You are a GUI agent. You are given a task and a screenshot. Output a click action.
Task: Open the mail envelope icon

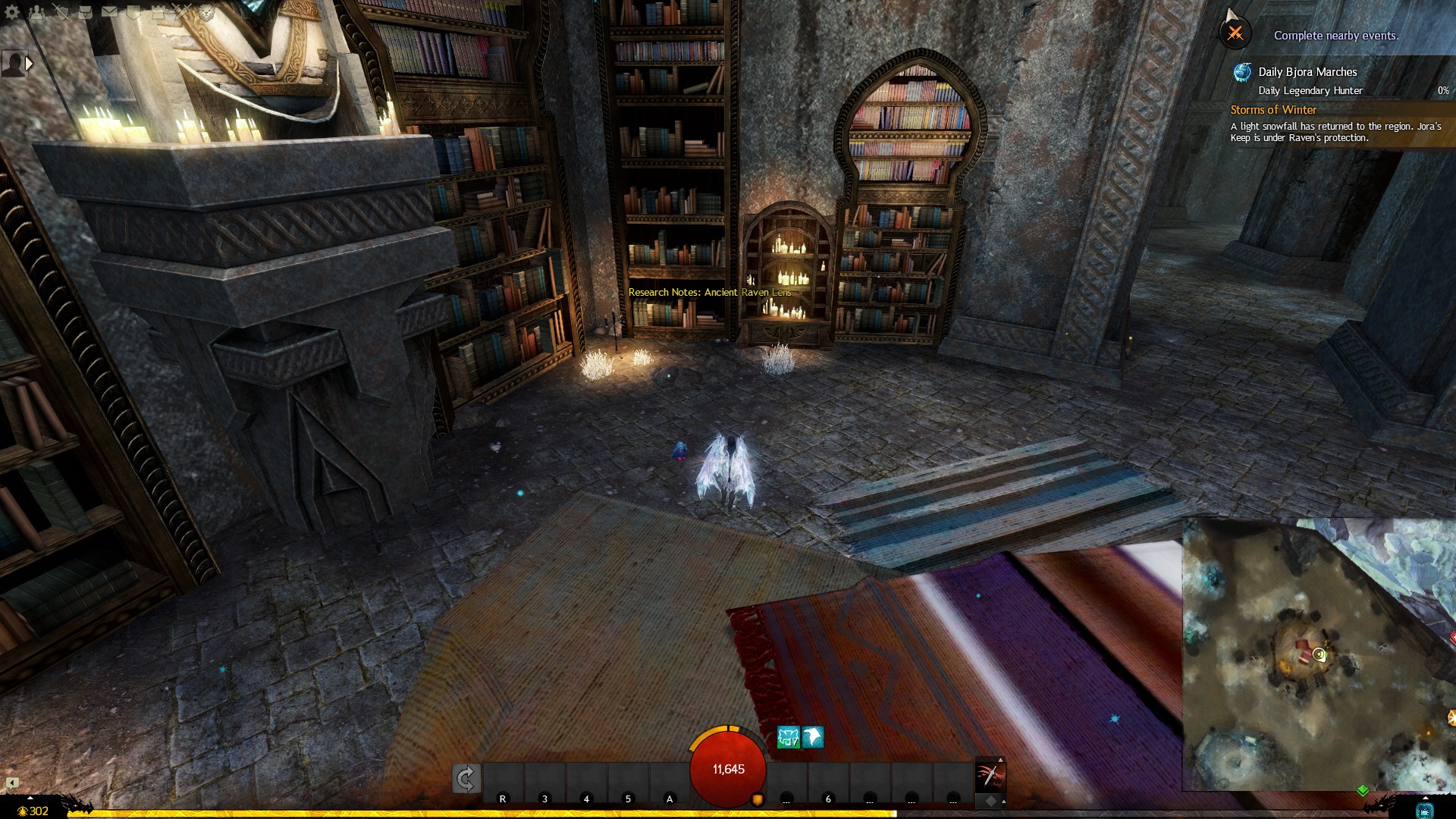[109, 11]
